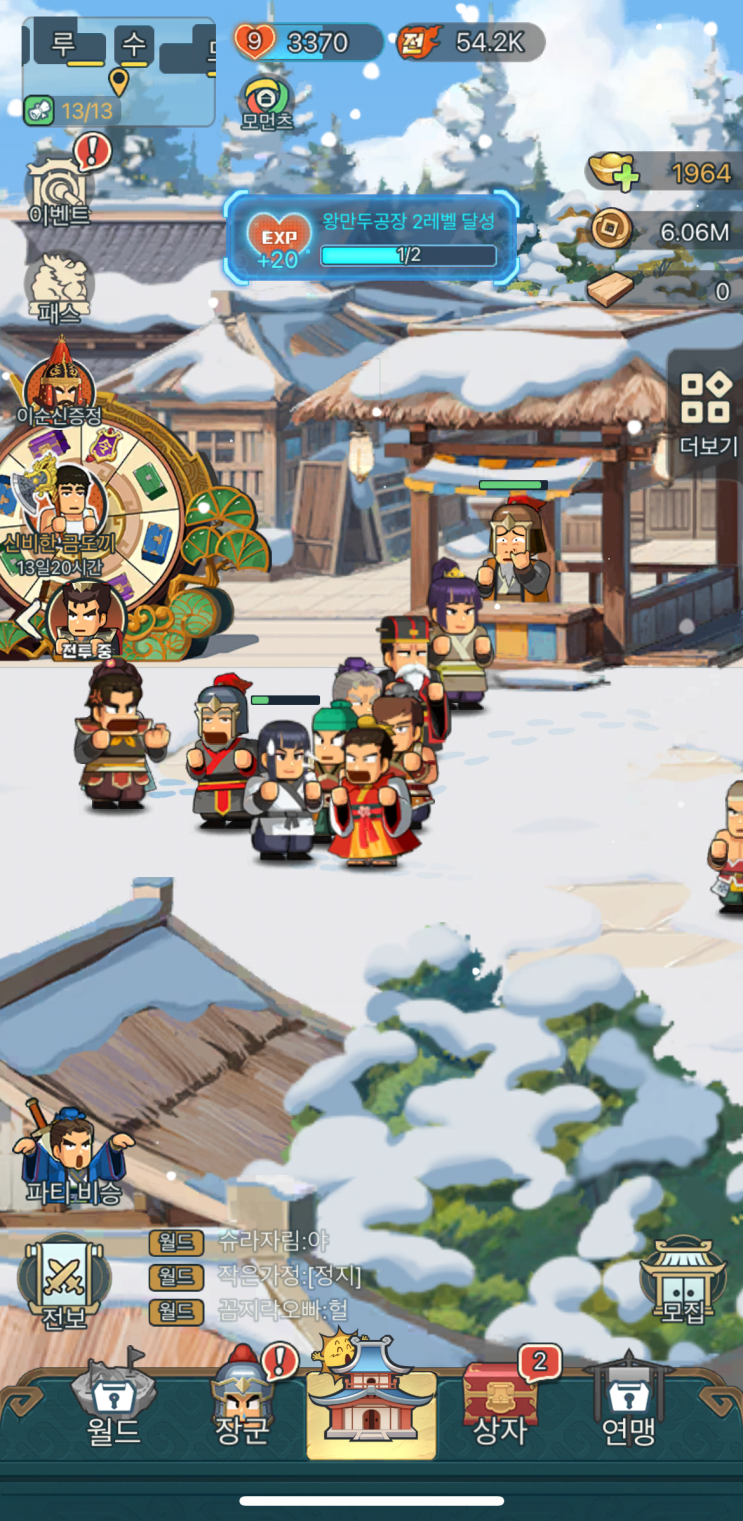Tap the power 54.2K rating badge
The height and width of the screenshot is (1521, 743).
pos(470,42)
